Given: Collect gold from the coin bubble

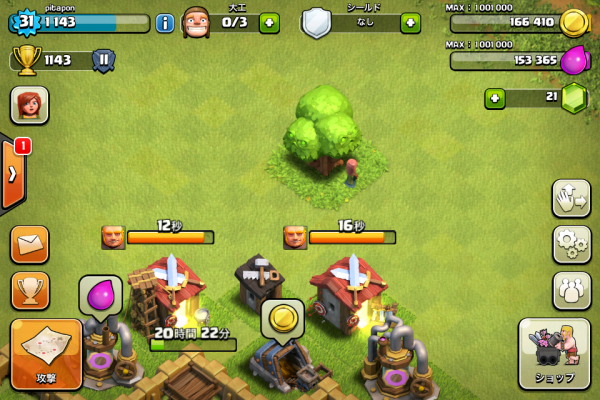Looking at the screenshot, I should pyautogui.click(x=283, y=319).
